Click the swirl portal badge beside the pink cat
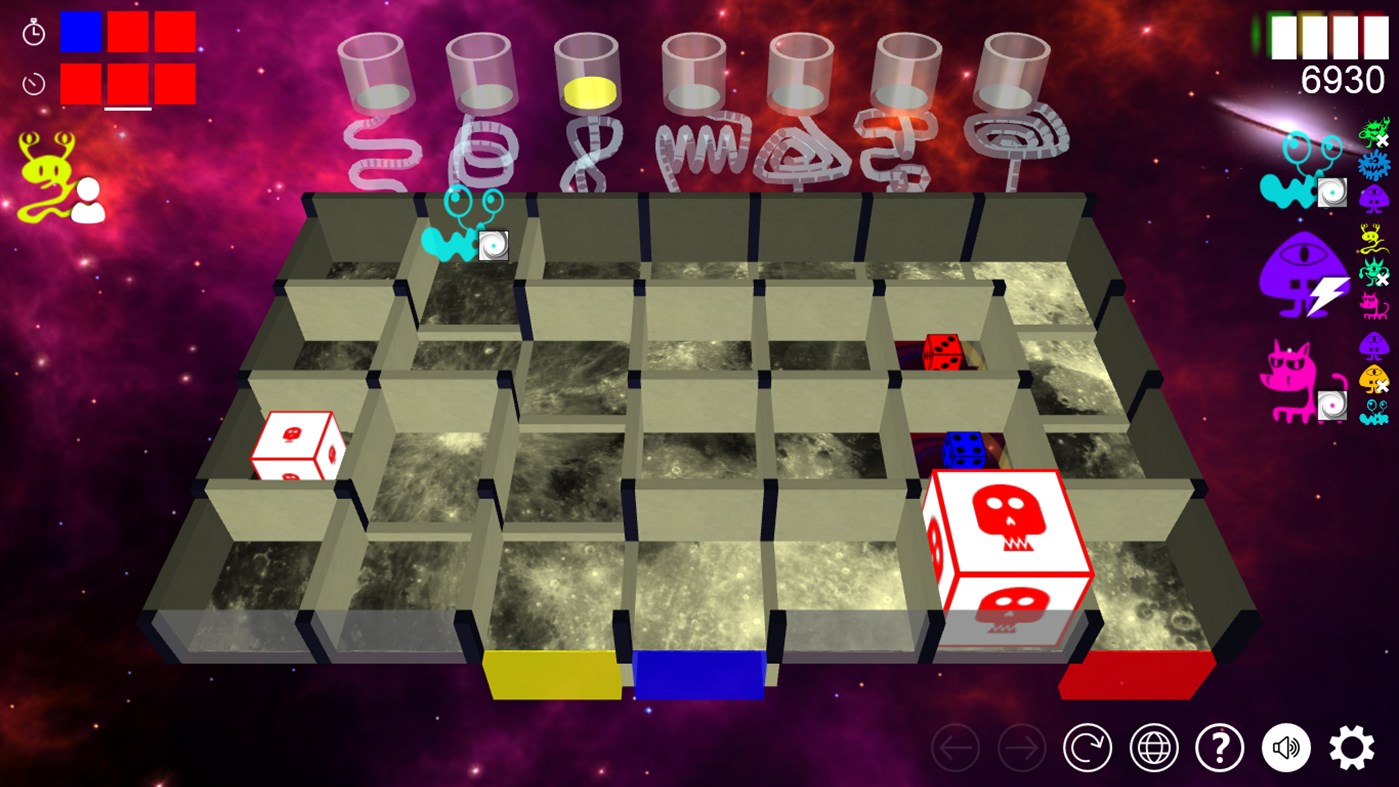Screen dimensions: 1399x787 [1332, 404]
